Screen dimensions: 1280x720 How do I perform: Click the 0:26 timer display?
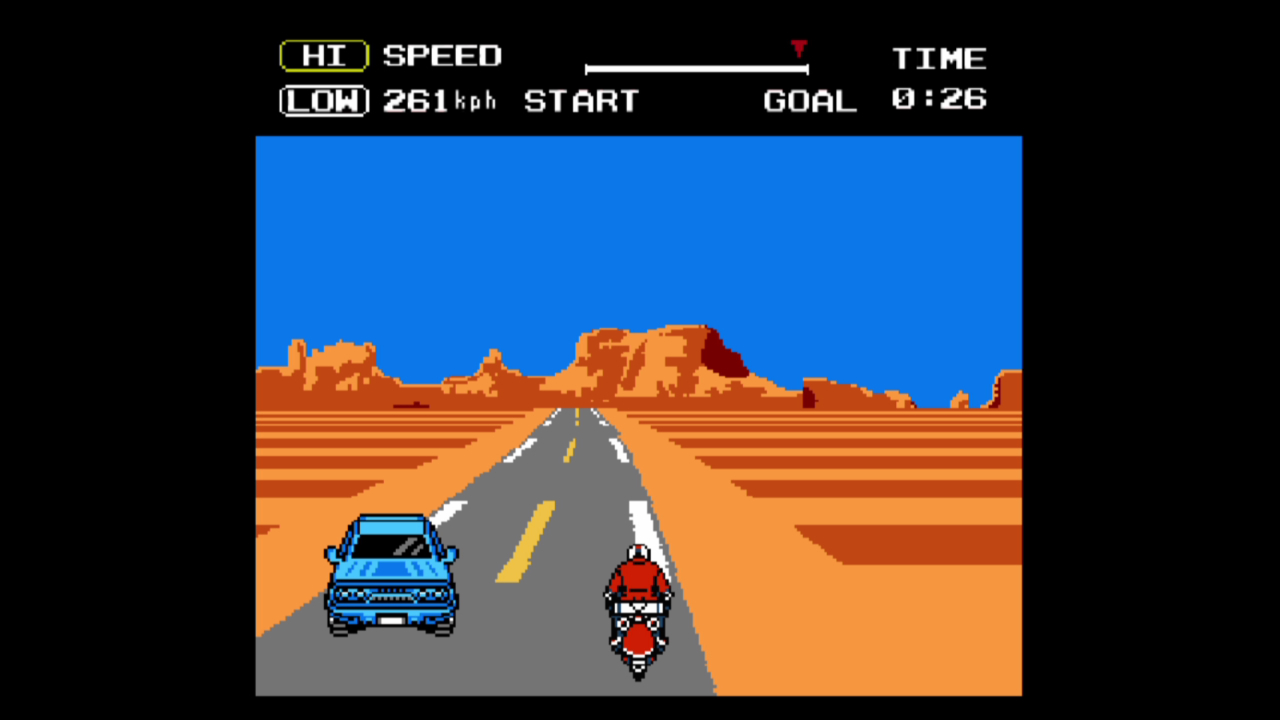coord(940,100)
